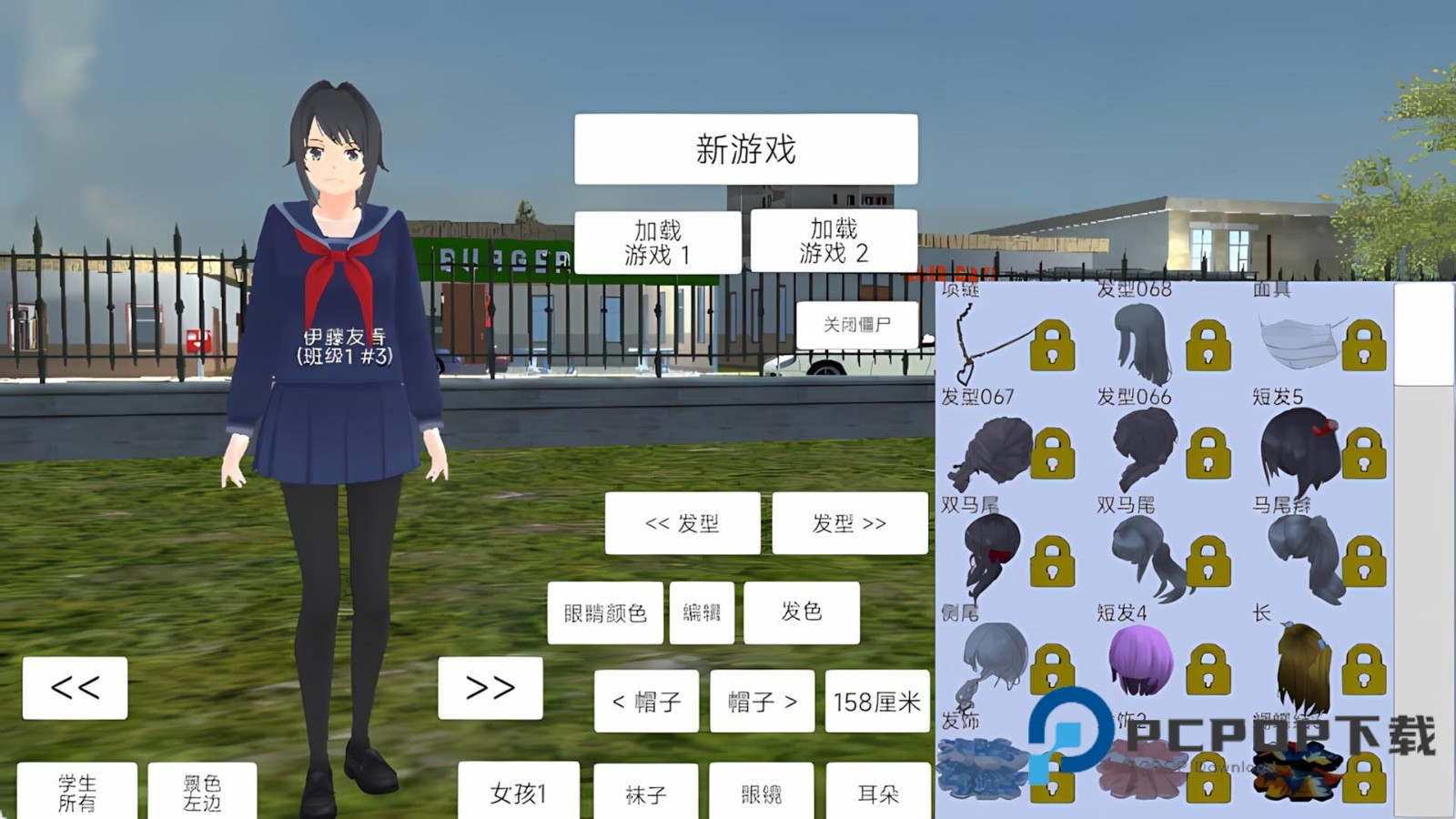The height and width of the screenshot is (819, 1456).
Task: Advance hairstyle with 发型 >> arrow
Action: pyautogui.click(x=849, y=522)
